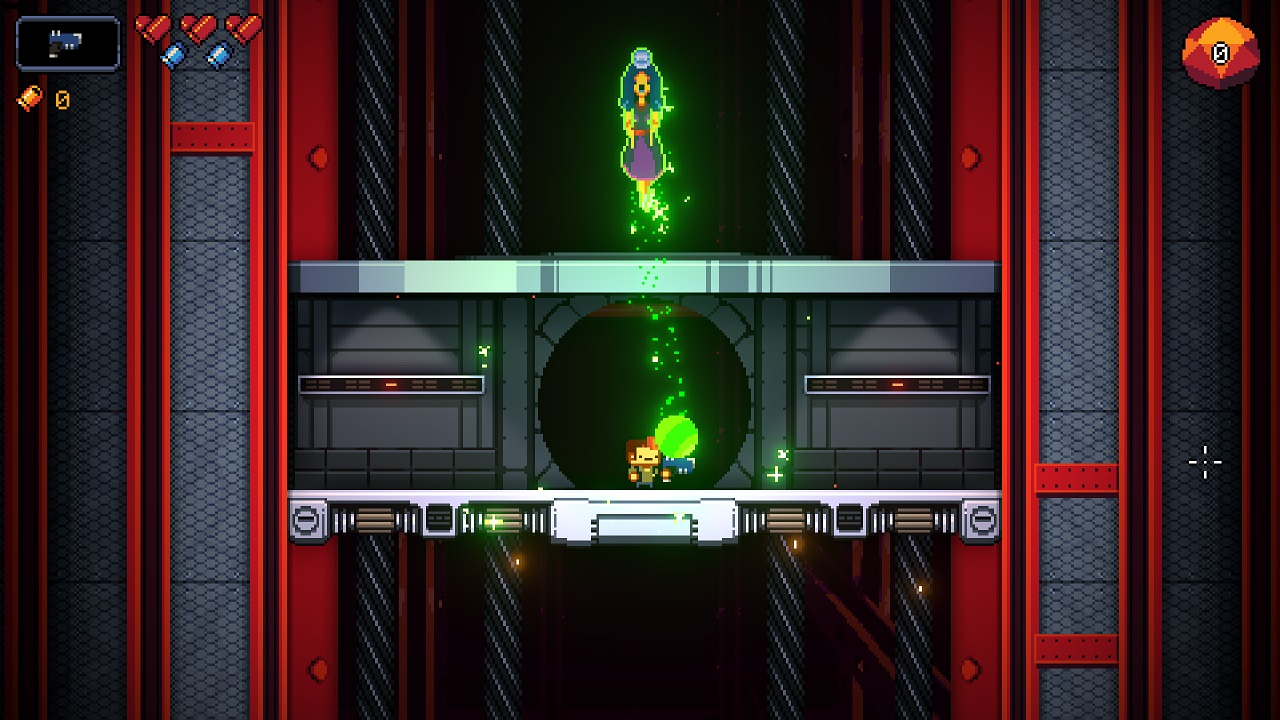This screenshot has height=720, width=1280.
Task: Click the left circular bolt on the platform edge
Action: click(306, 518)
